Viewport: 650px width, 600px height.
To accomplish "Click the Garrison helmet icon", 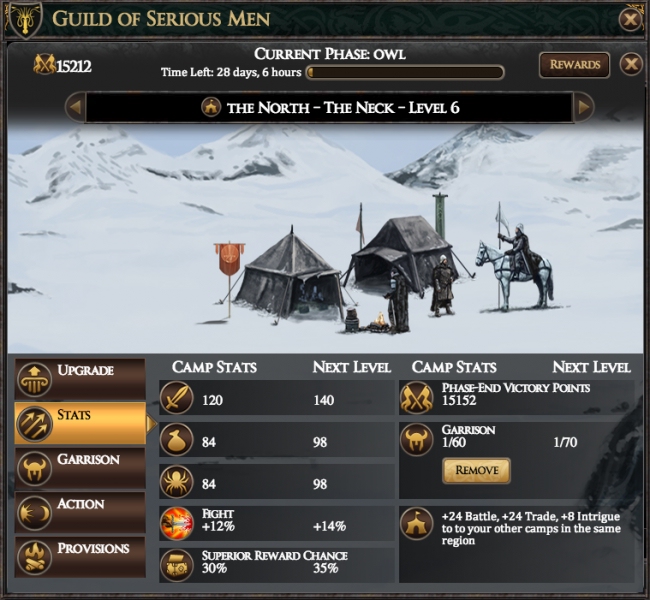I will [x=416, y=440].
